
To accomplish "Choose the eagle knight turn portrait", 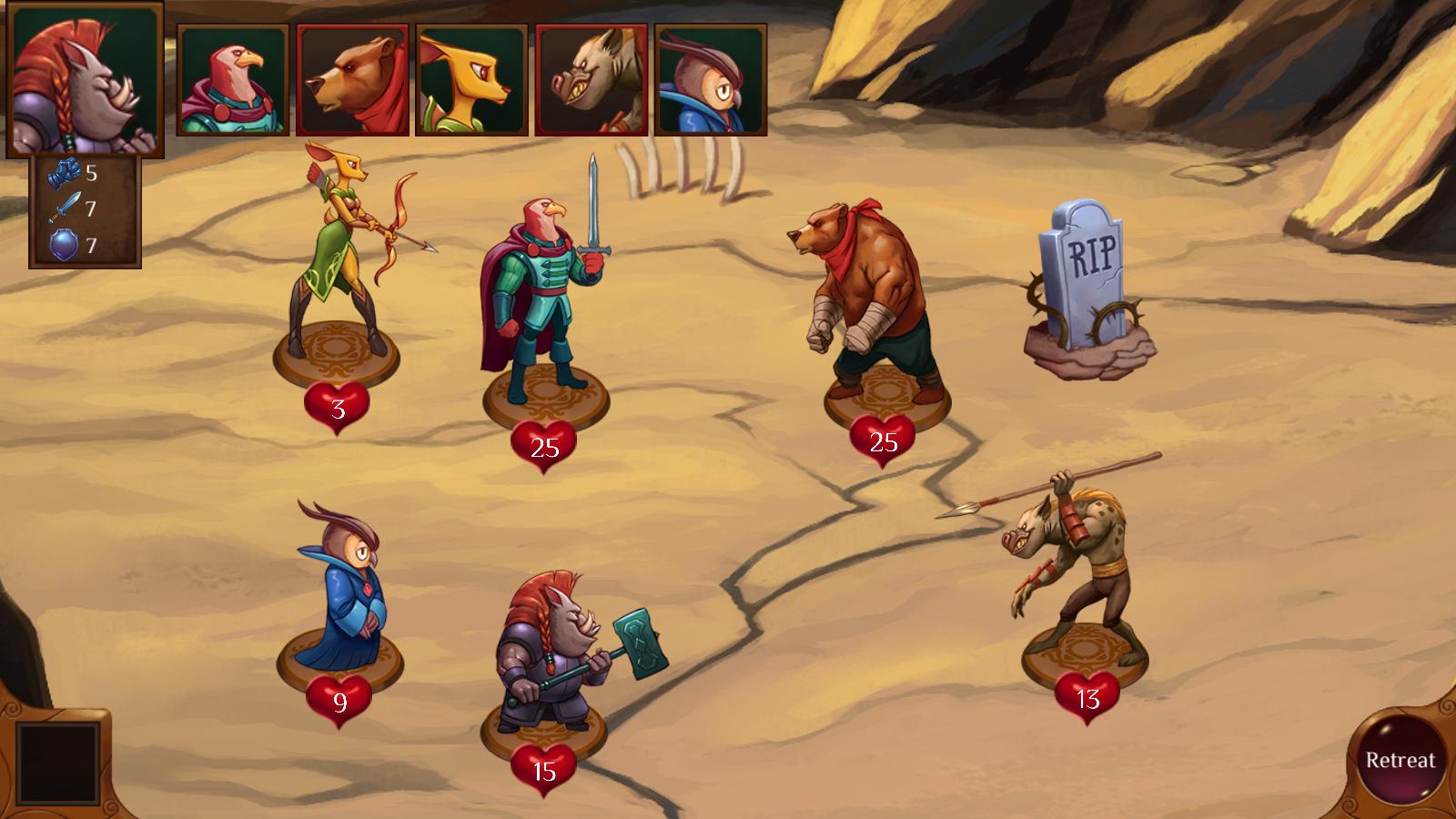I will [233, 80].
